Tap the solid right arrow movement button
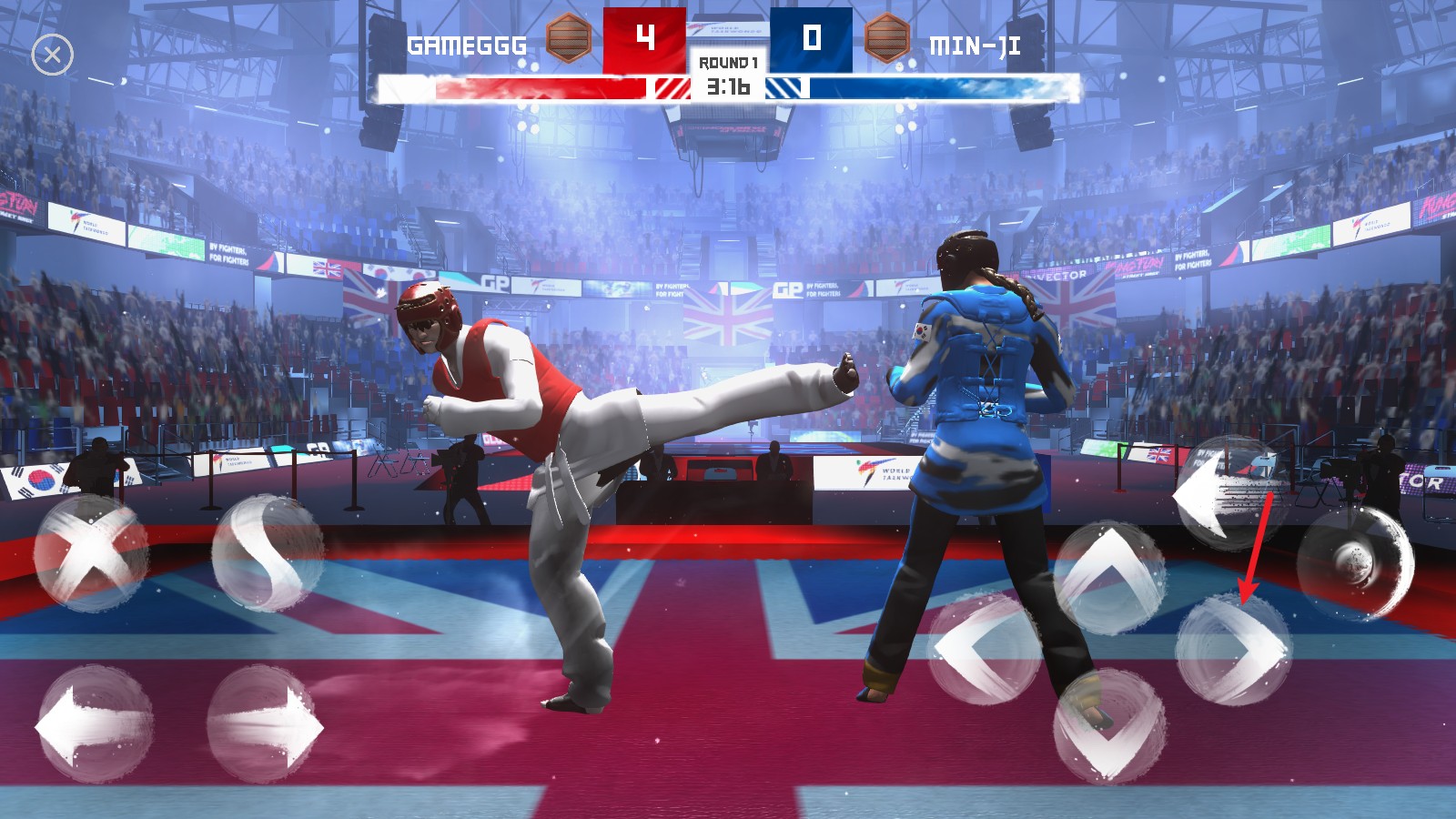Viewport: 1456px width, 819px height. pos(265,725)
